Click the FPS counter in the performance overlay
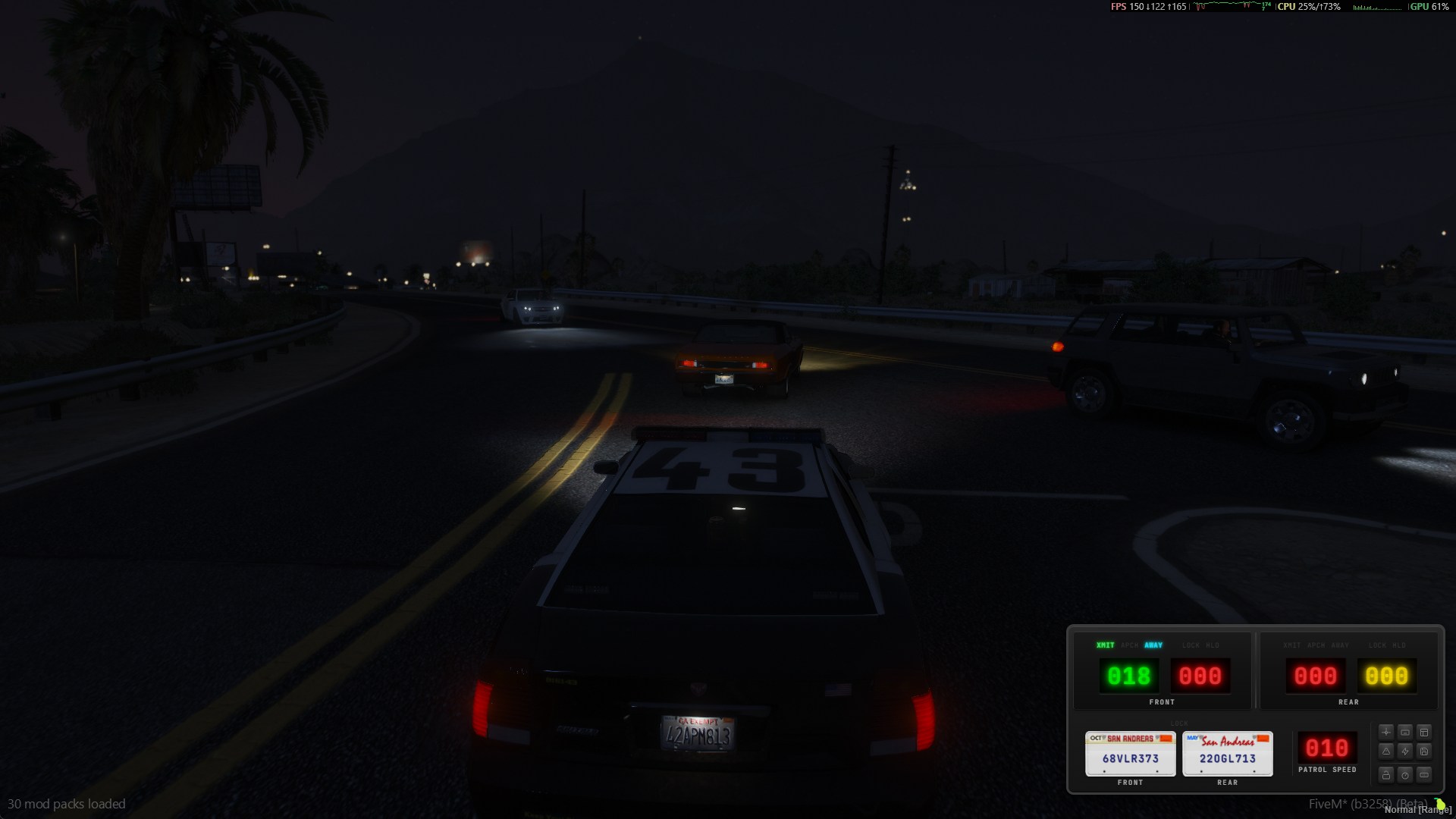The width and height of the screenshot is (1456, 819). 1117,8
